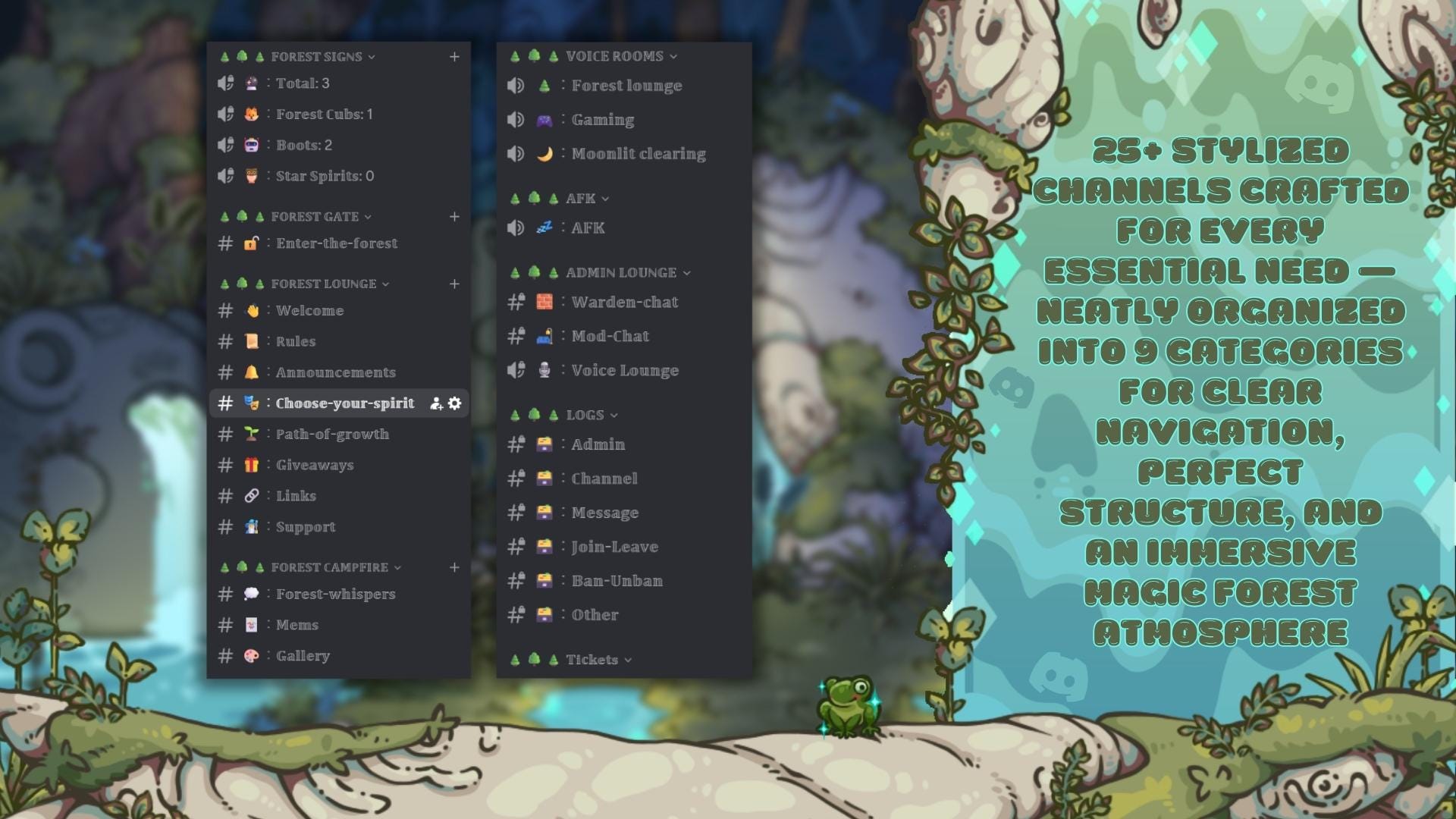Screen dimensions: 1456x819
Task: Click the moon icon beside Moonlit clearing
Action: 545,152
